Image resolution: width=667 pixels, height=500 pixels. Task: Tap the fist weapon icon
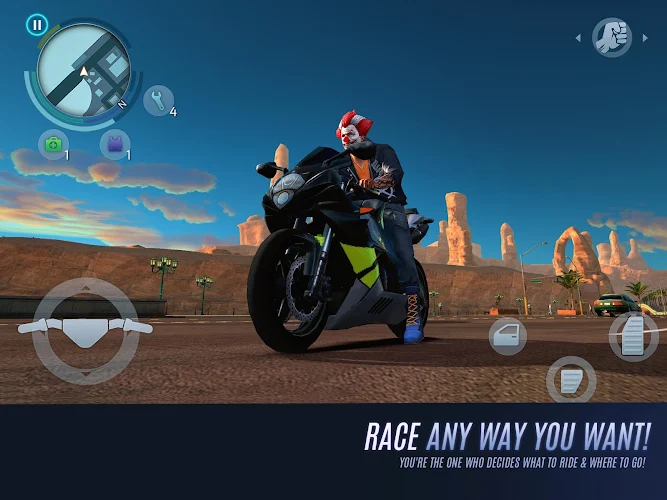pos(610,38)
